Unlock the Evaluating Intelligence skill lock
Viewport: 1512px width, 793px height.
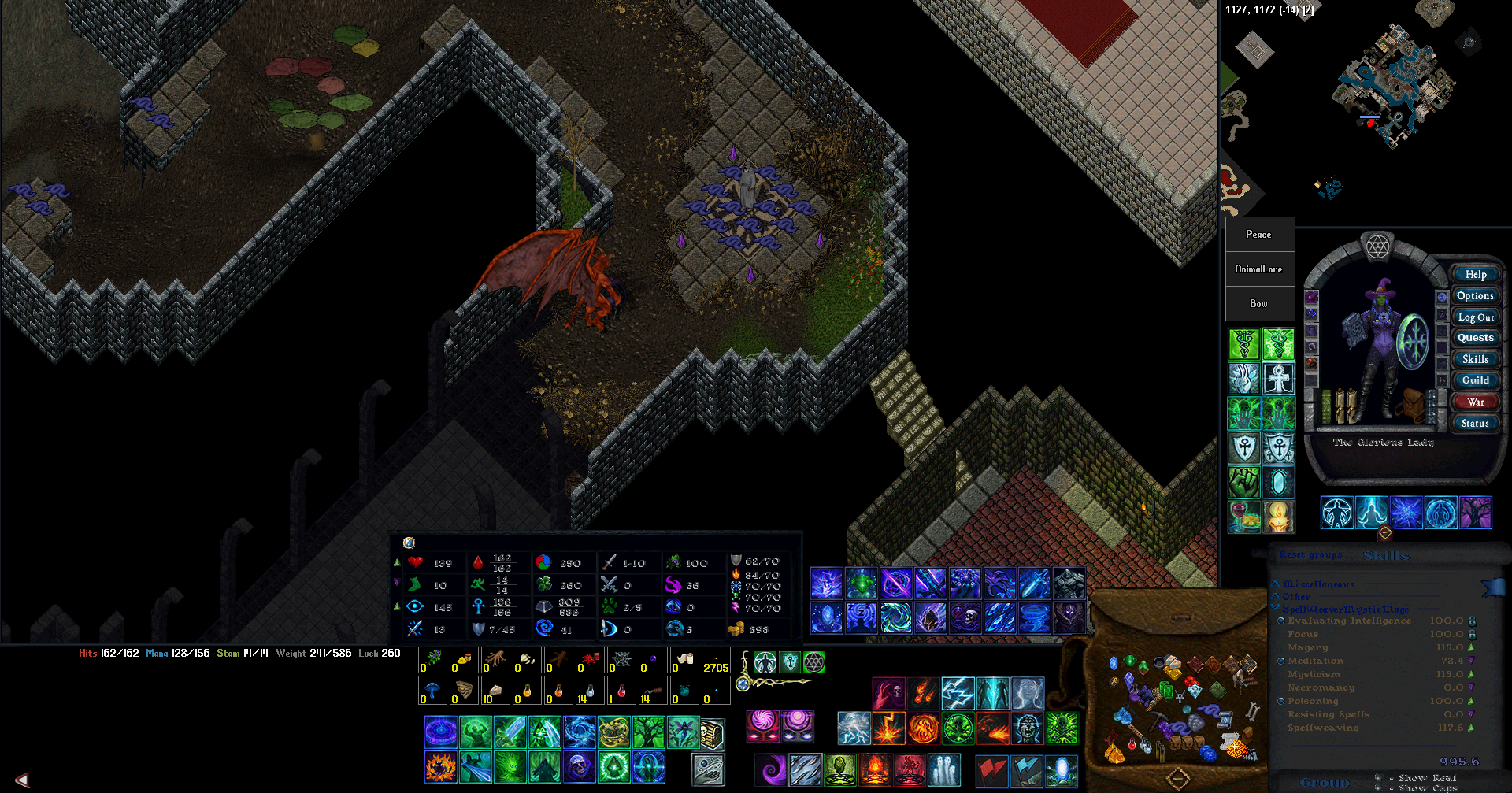tap(1472, 621)
